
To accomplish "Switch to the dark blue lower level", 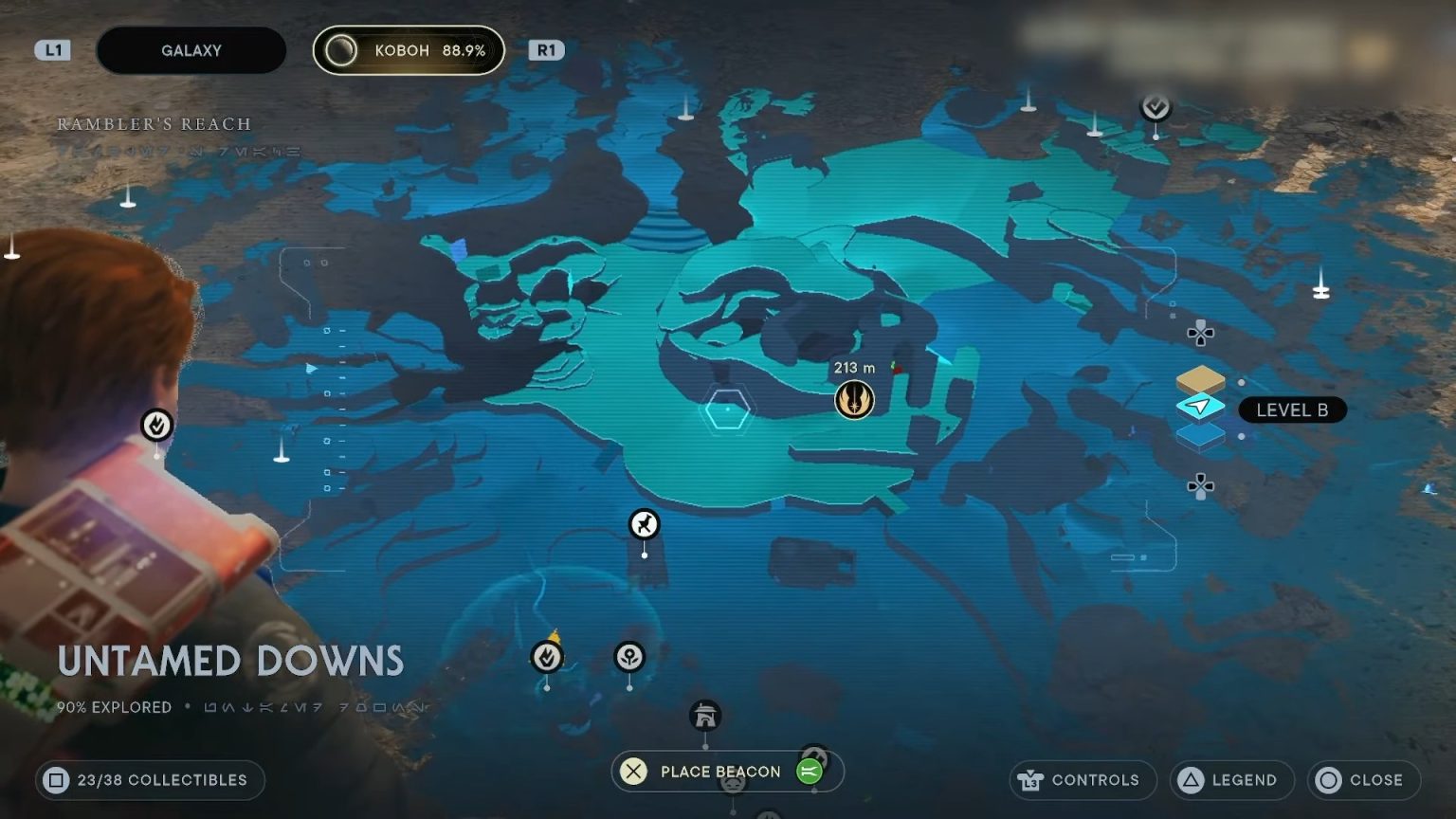I will coord(1200,435).
